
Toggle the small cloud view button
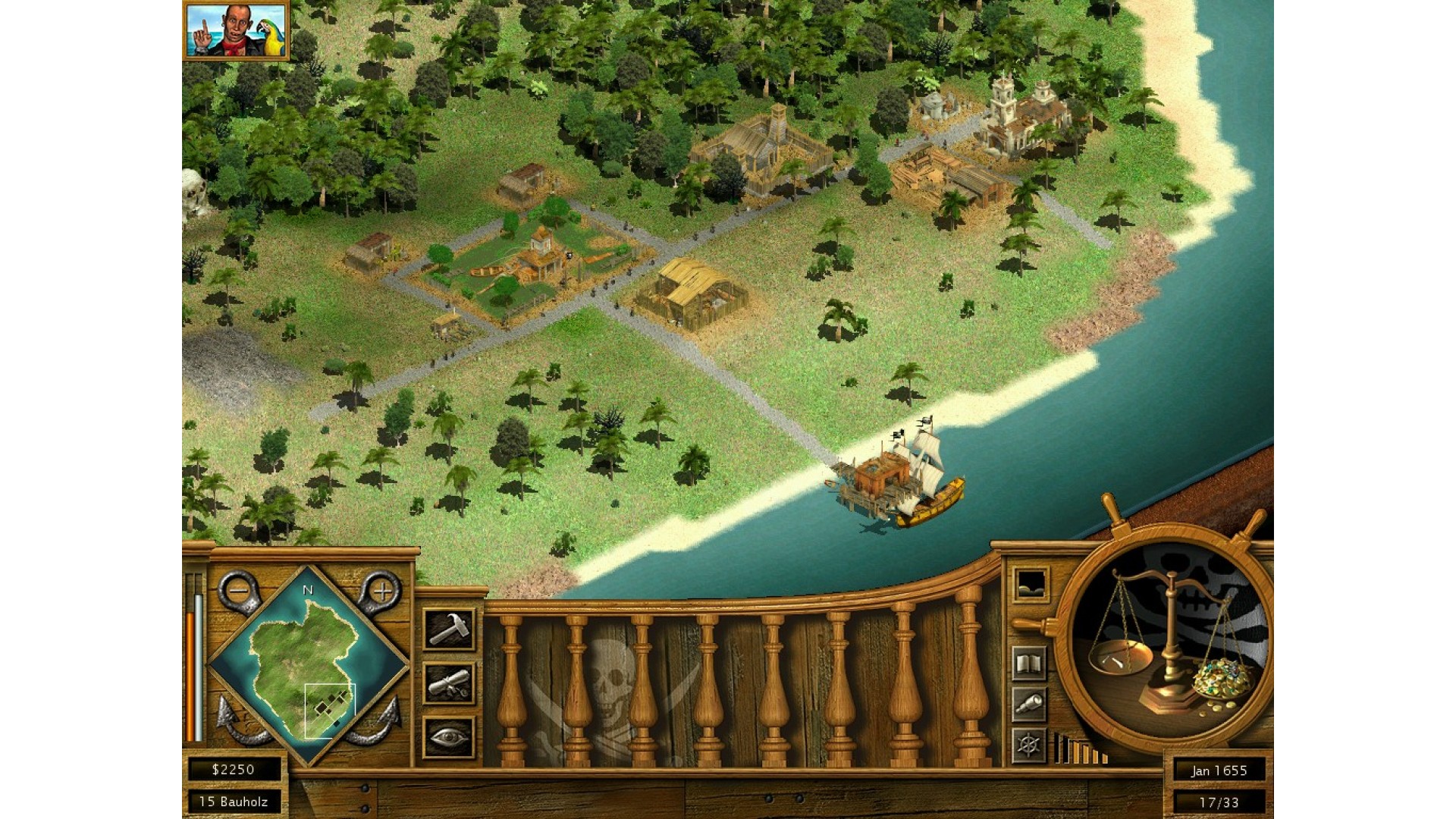(1031, 584)
